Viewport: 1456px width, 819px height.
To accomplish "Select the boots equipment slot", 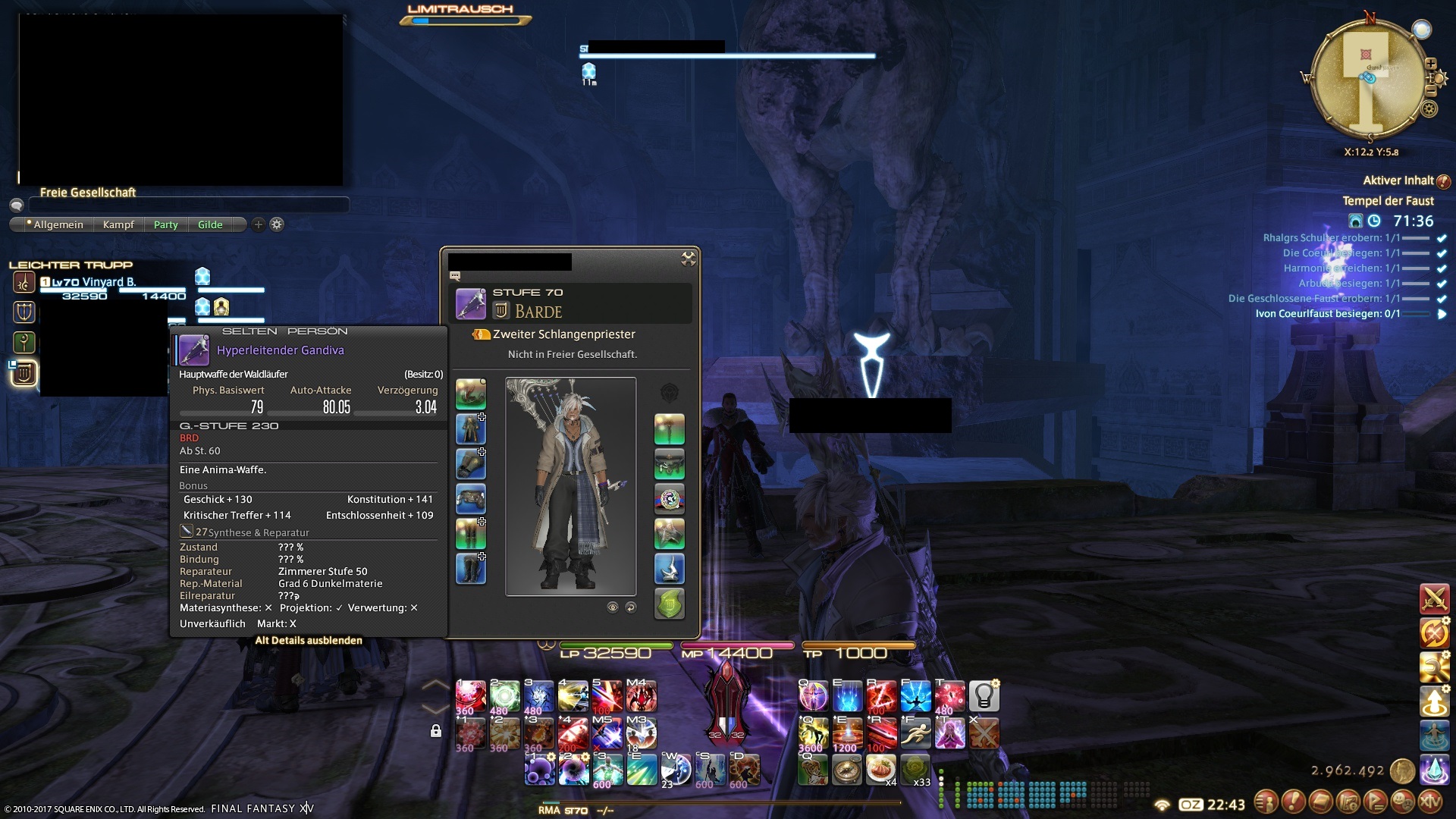I will (470, 569).
